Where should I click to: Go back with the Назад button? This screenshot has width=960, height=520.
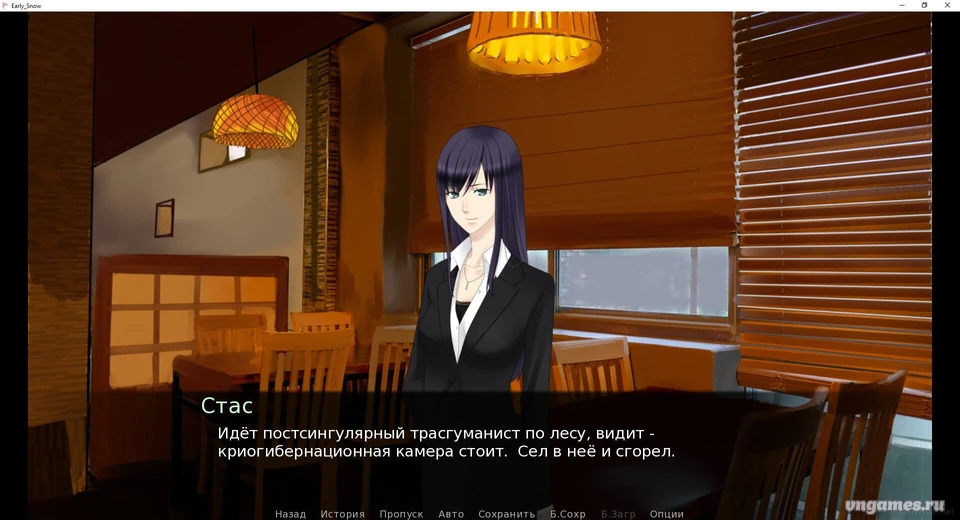(290, 514)
